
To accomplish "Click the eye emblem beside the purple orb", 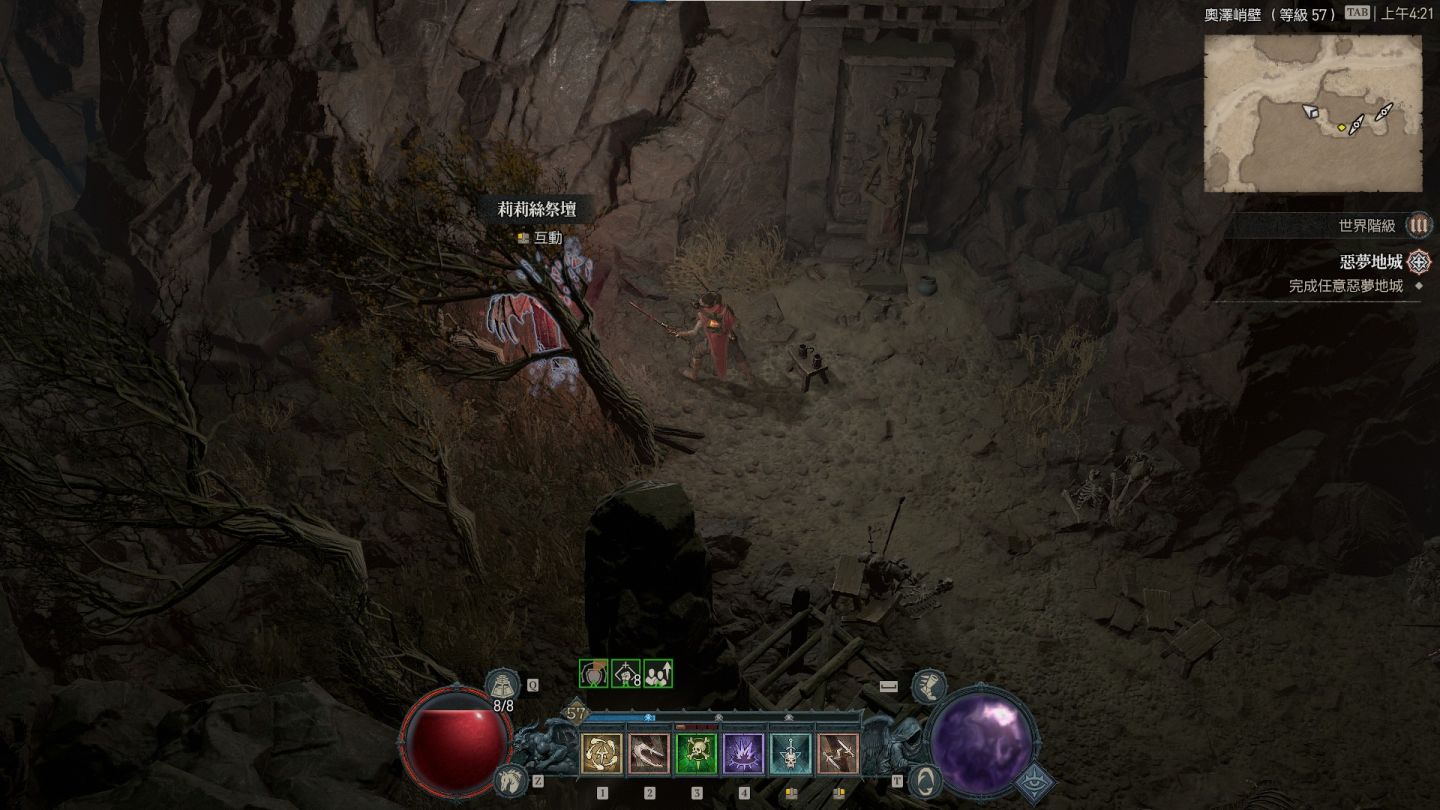I will point(1037,783).
